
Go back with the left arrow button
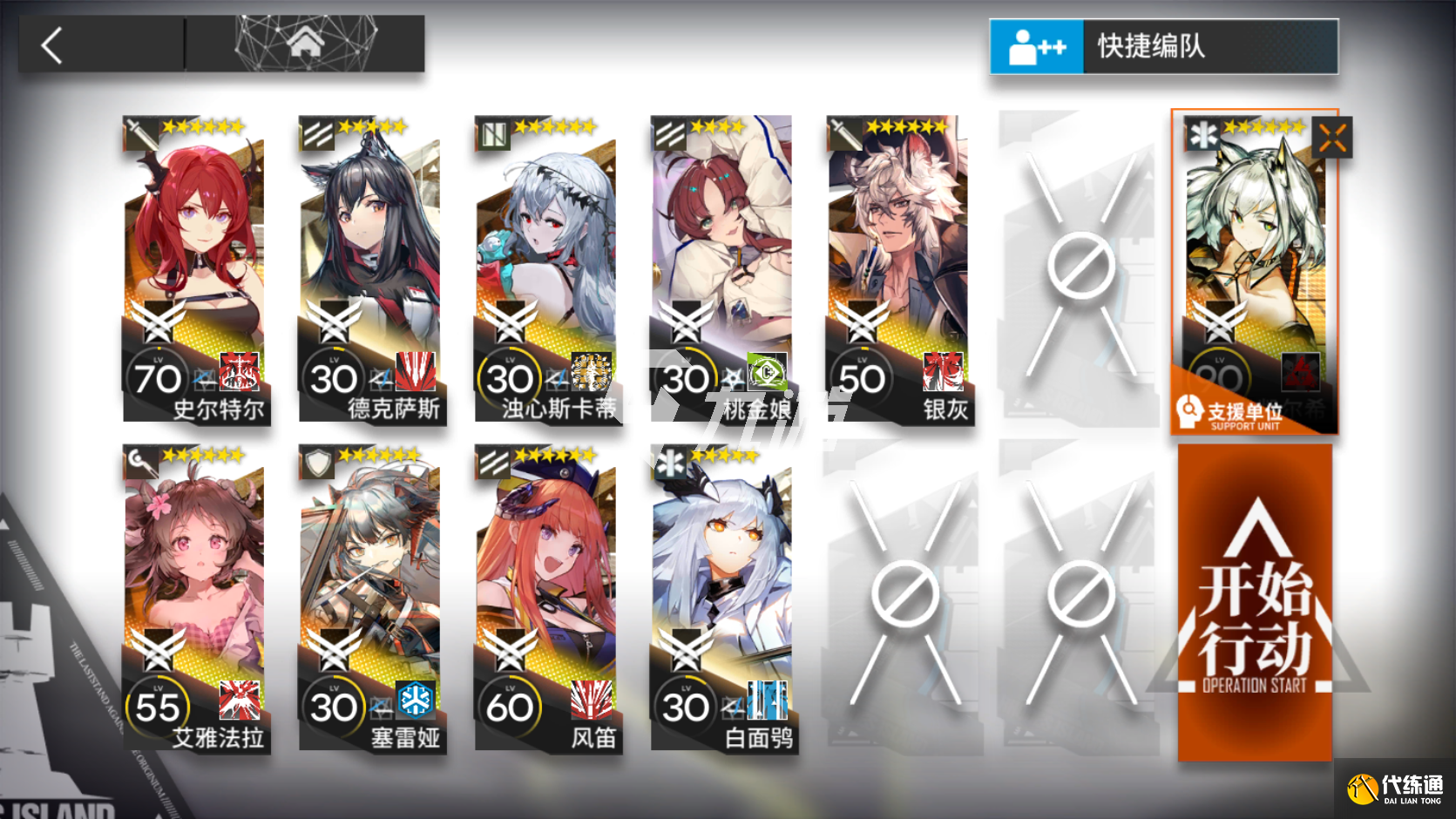(x=54, y=45)
